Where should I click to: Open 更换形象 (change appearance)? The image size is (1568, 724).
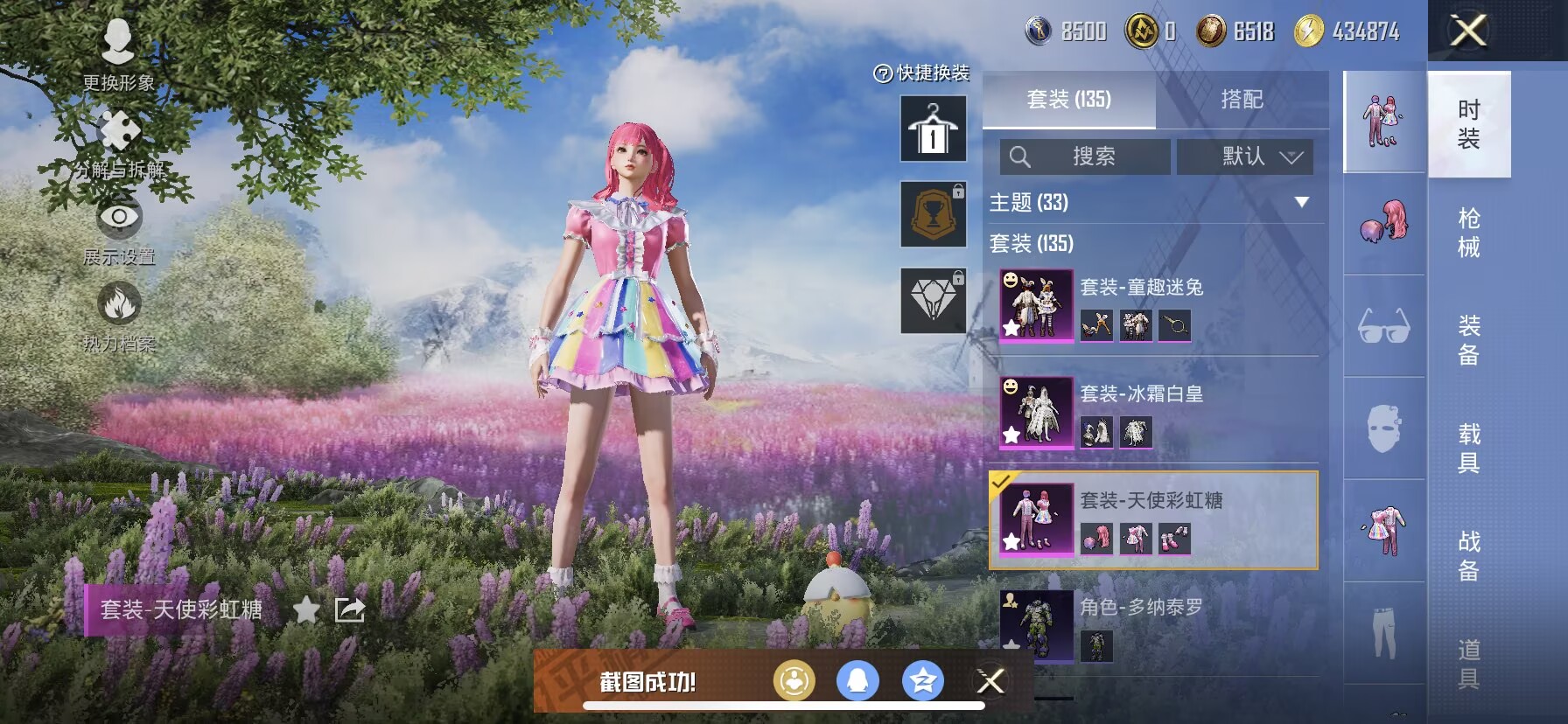coord(118,54)
